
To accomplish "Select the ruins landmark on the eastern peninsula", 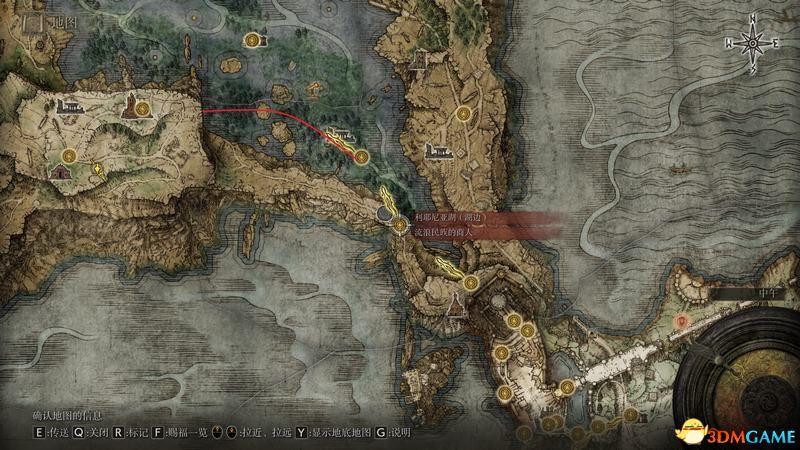I will [x=436, y=151].
